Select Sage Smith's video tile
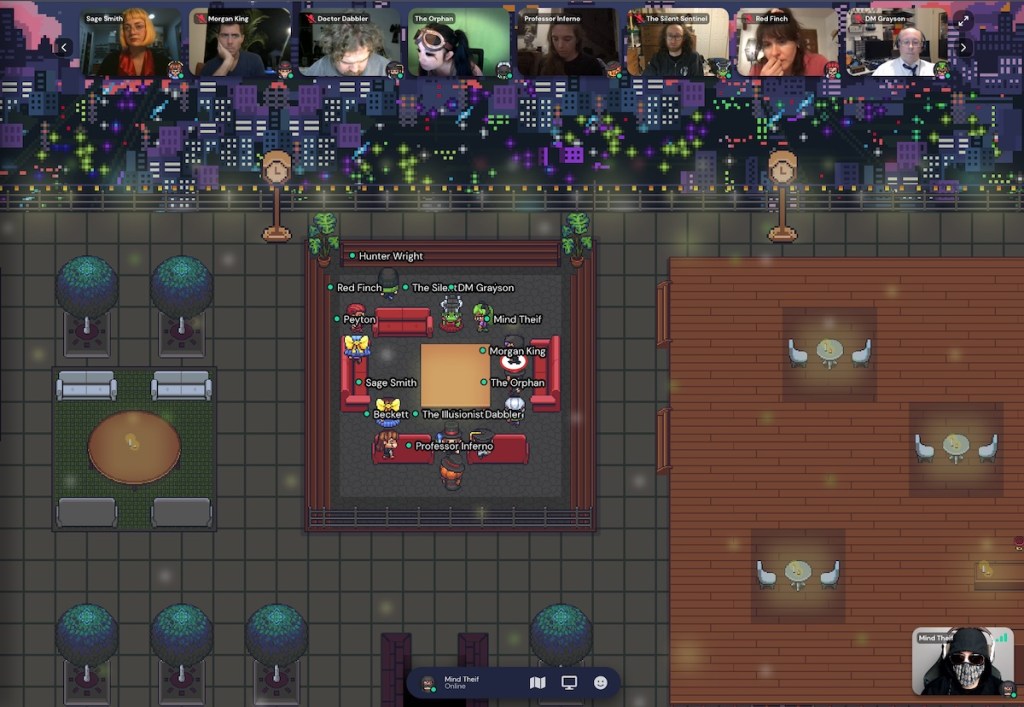This screenshot has height=707, width=1024. (131, 43)
